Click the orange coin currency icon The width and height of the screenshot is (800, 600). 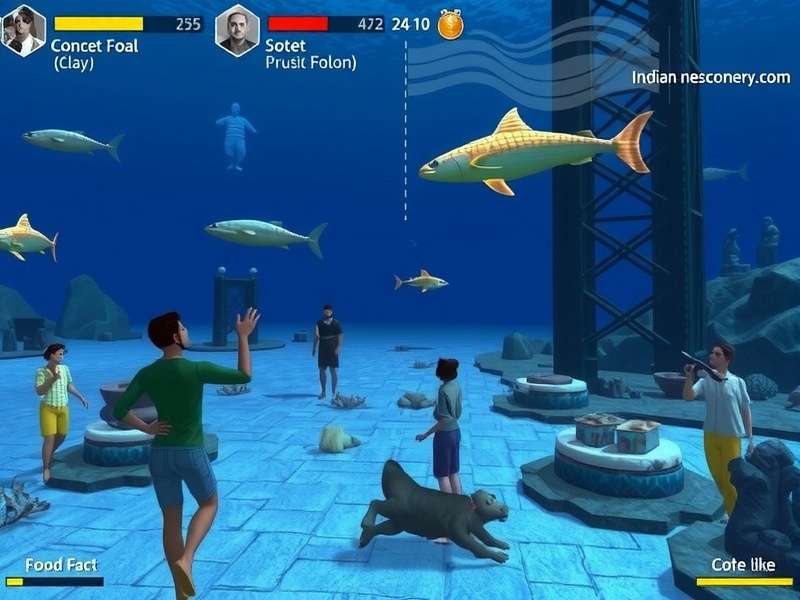tap(451, 24)
